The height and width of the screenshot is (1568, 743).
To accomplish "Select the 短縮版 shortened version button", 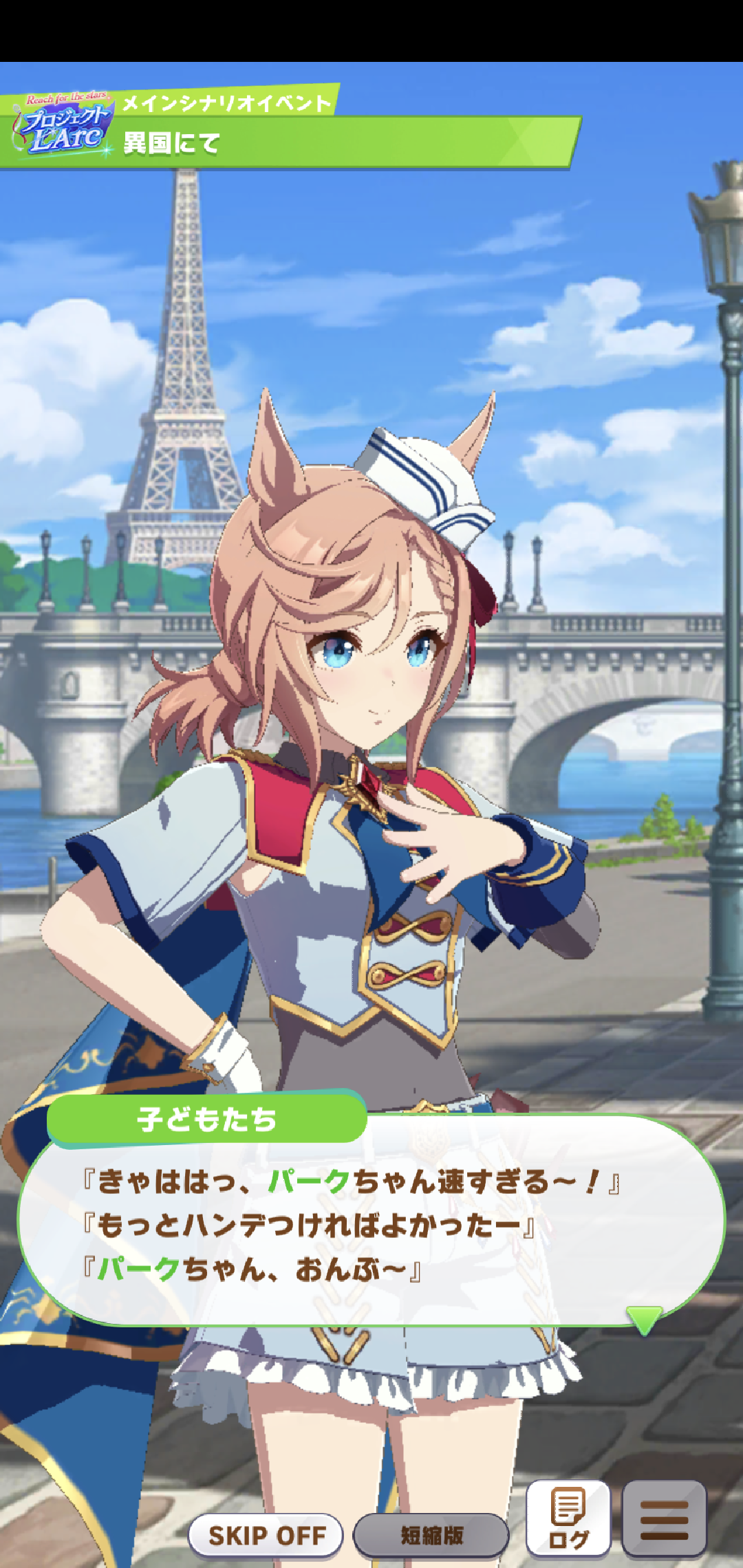I will click(431, 1536).
